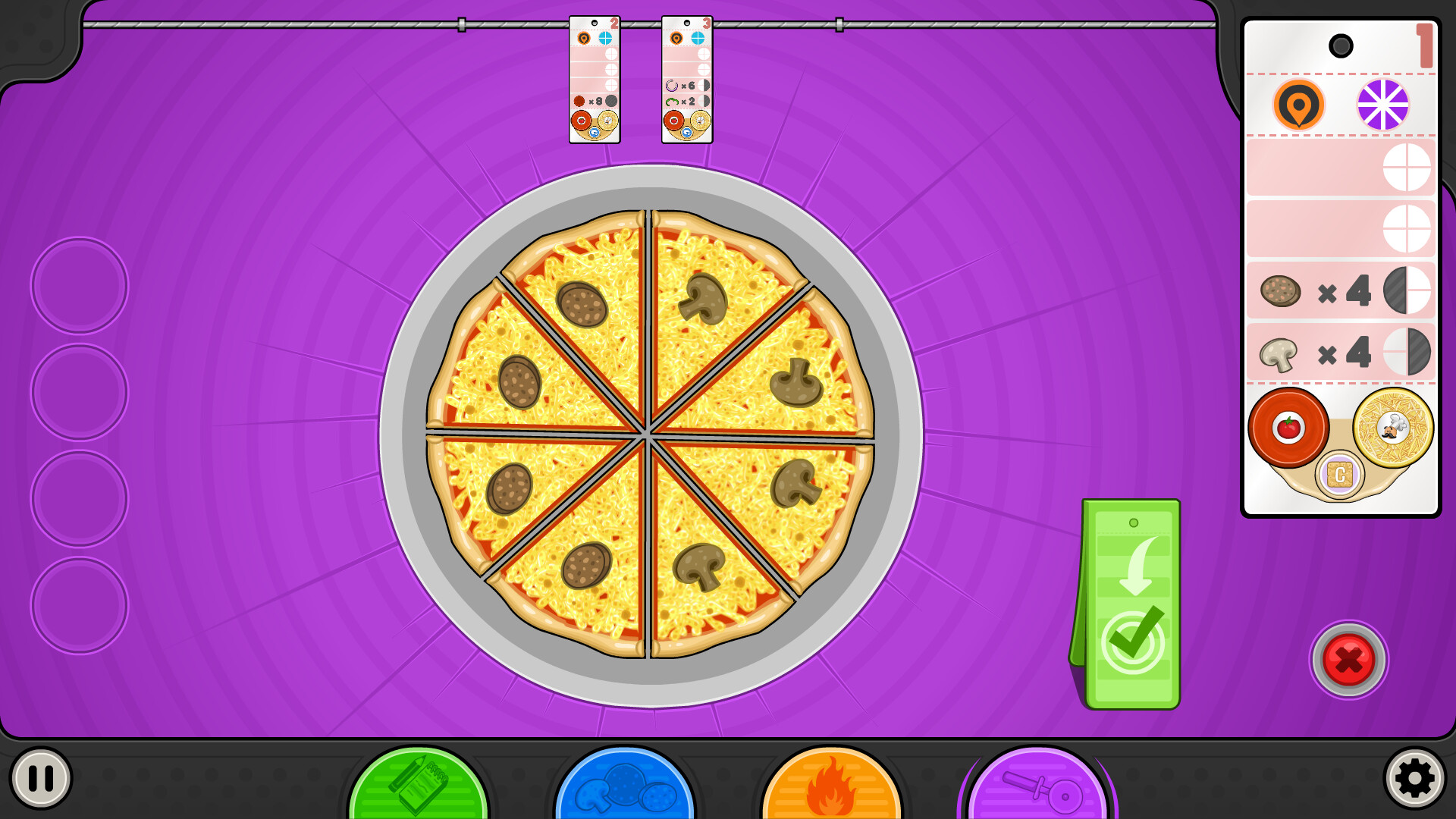Cancel the order with the red X button

[x=1349, y=660]
